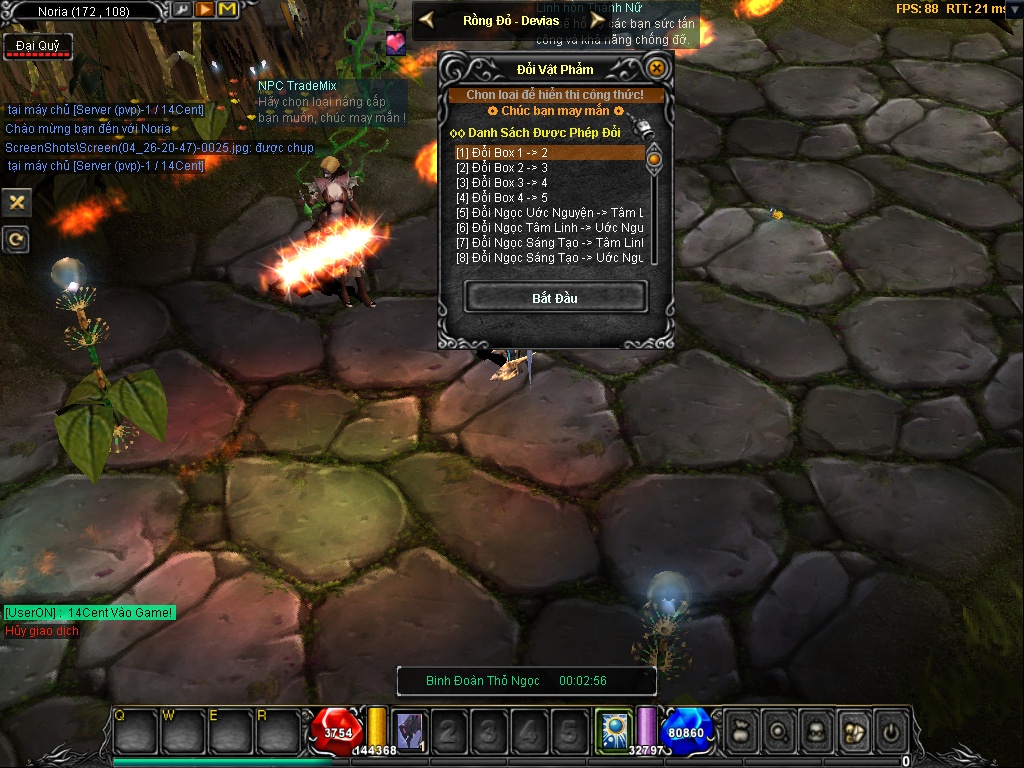Viewport: 1024px width, 768px height.
Task: Choose entry [5] Đổi Ngọc Ước Nguyện
Action: tap(548, 213)
